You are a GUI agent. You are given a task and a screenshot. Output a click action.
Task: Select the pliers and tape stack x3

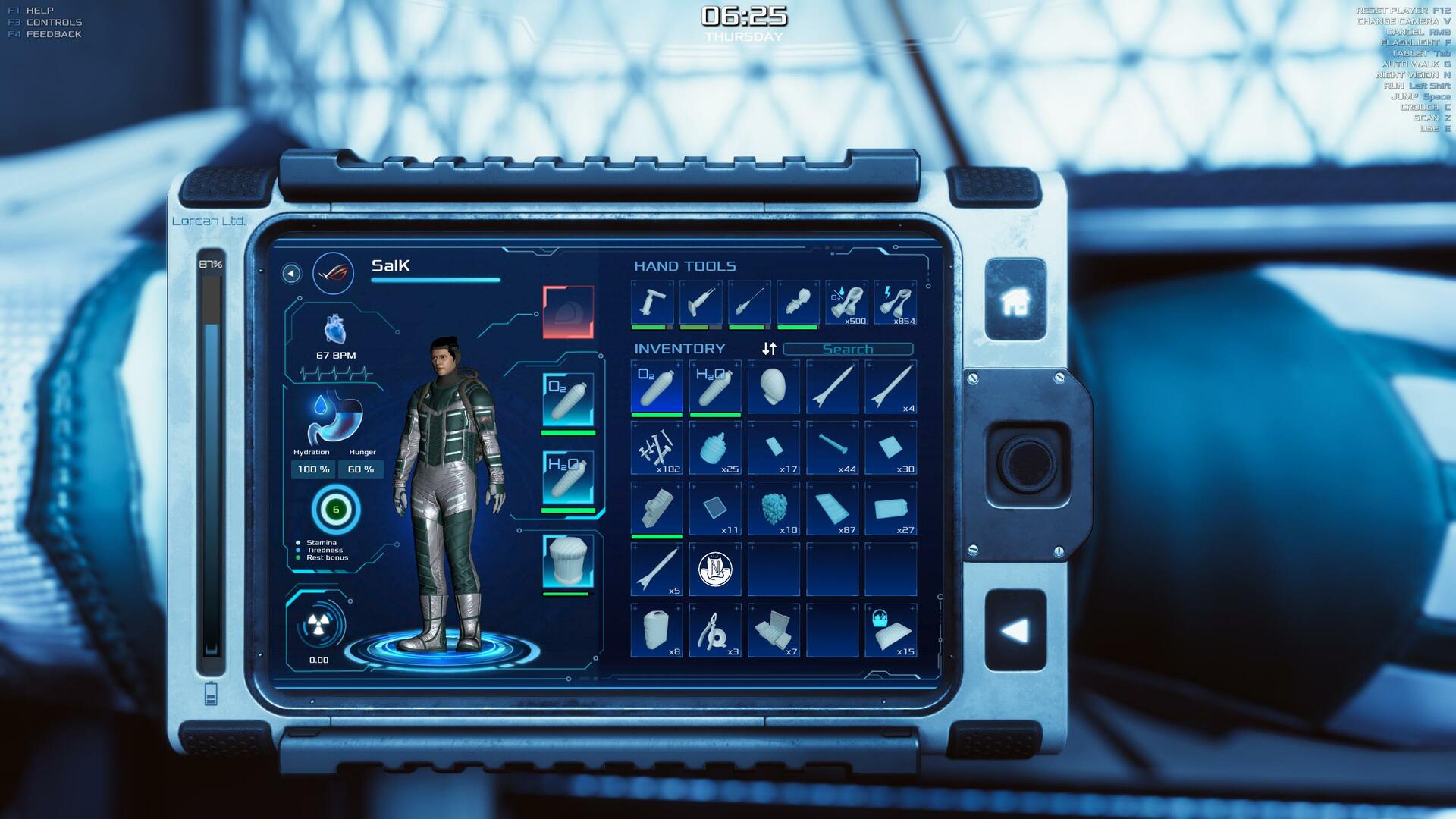coord(715,630)
